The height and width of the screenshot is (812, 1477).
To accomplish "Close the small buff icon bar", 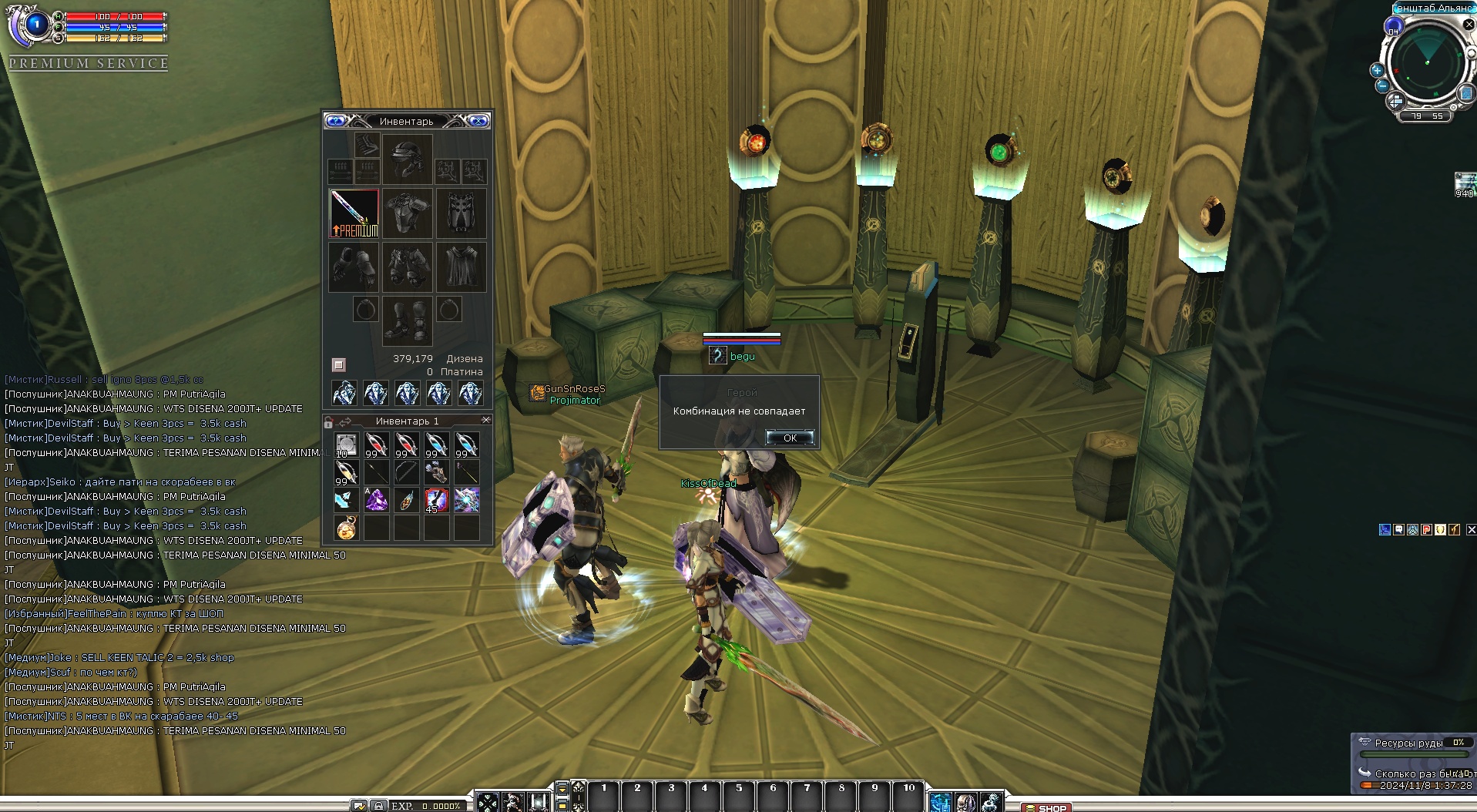I will coord(1471,529).
